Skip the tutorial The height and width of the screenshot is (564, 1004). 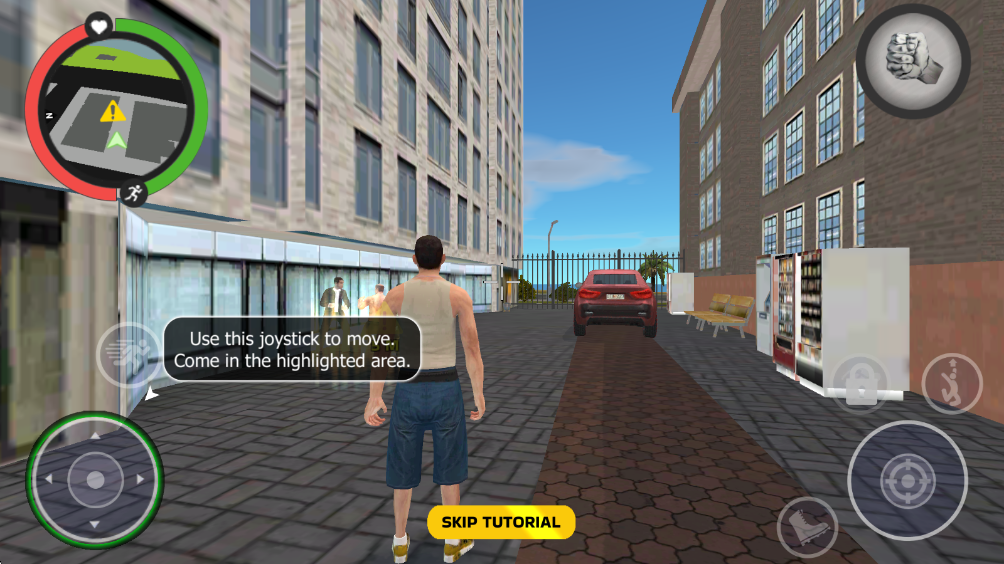pyautogui.click(x=501, y=522)
